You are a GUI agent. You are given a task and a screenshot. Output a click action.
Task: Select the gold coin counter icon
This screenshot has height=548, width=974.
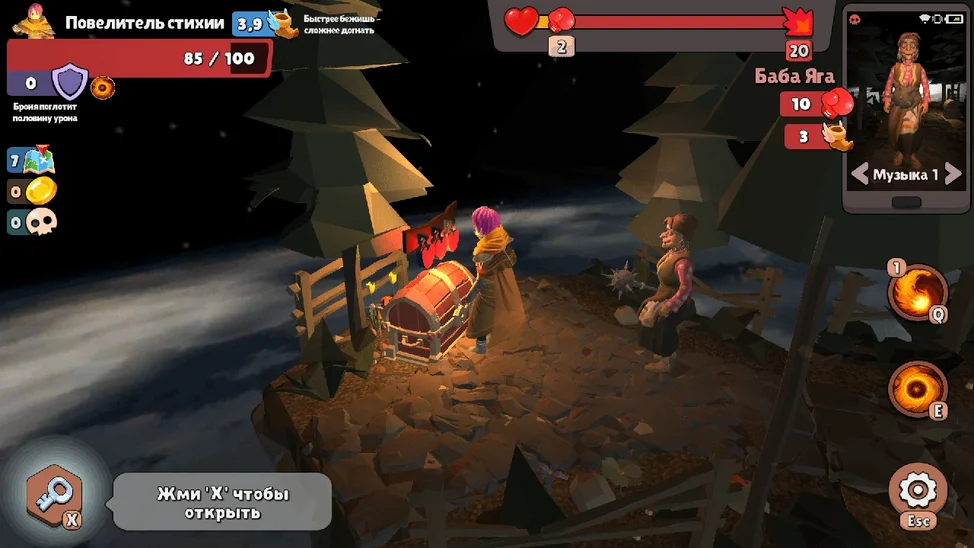click(x=40, y=191)
